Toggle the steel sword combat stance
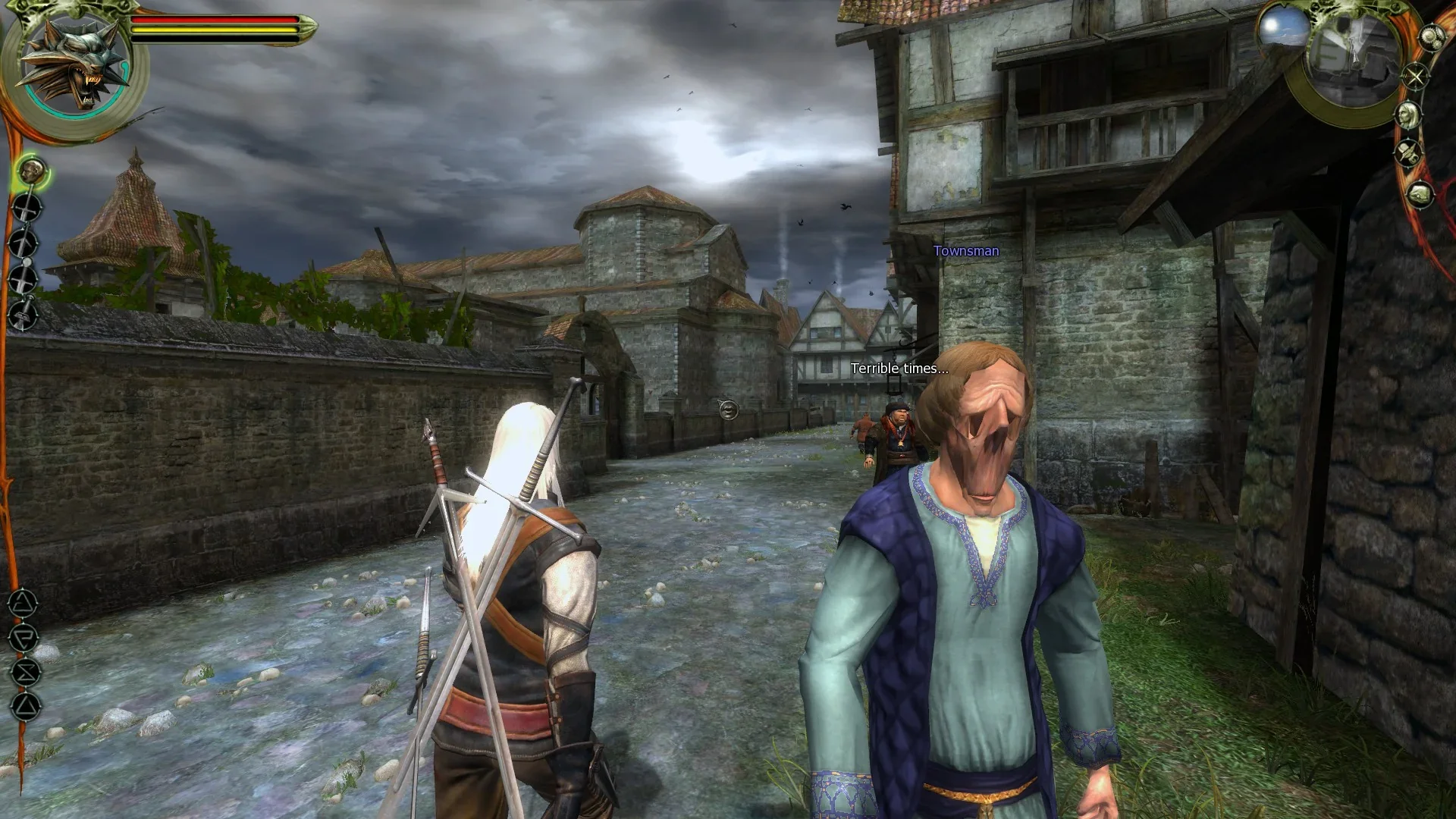Screen dimensions: 1456x819 click(x=26, y=206)
